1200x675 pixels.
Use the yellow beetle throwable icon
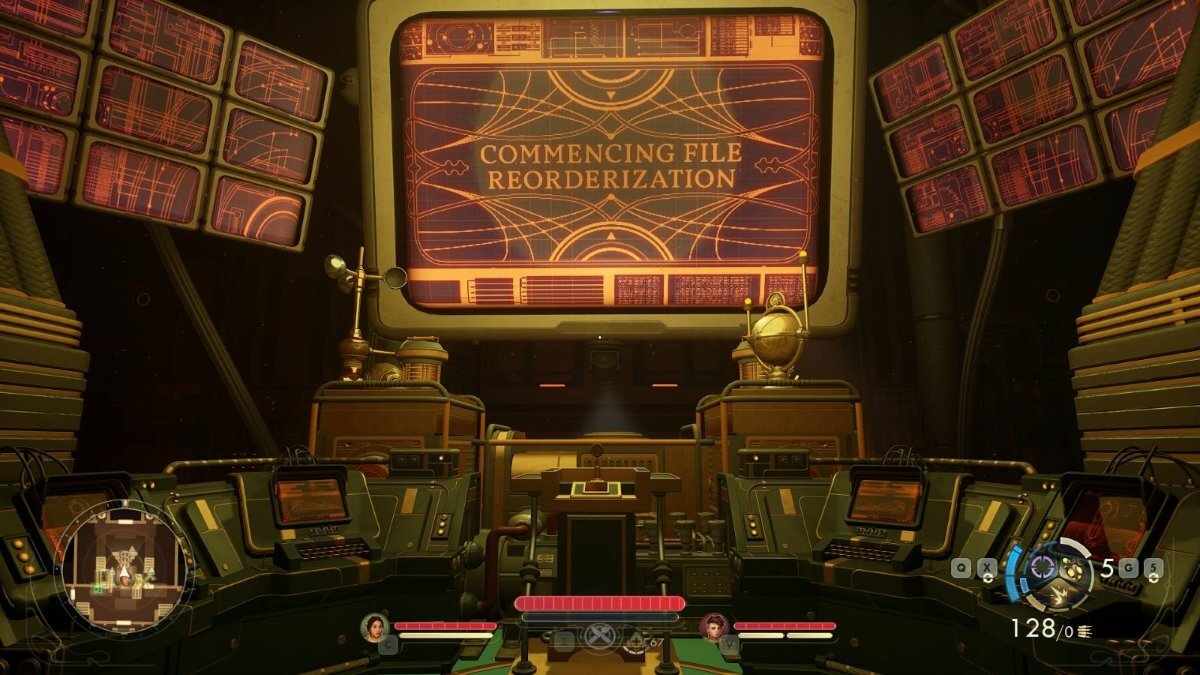click(x=1075, y=568)
